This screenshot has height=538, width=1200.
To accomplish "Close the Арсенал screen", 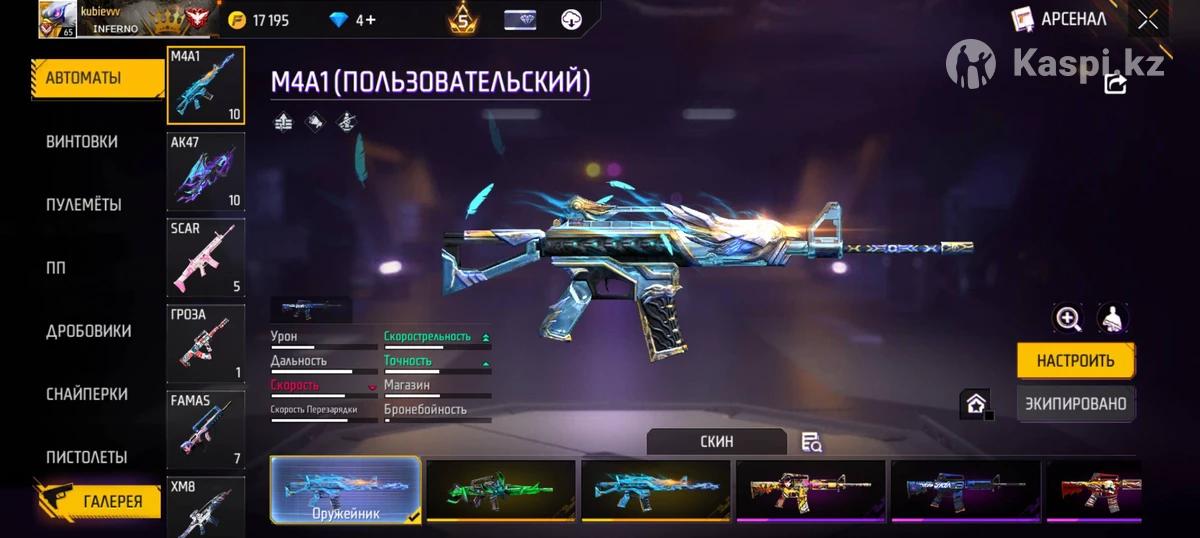I will 1147,18.
